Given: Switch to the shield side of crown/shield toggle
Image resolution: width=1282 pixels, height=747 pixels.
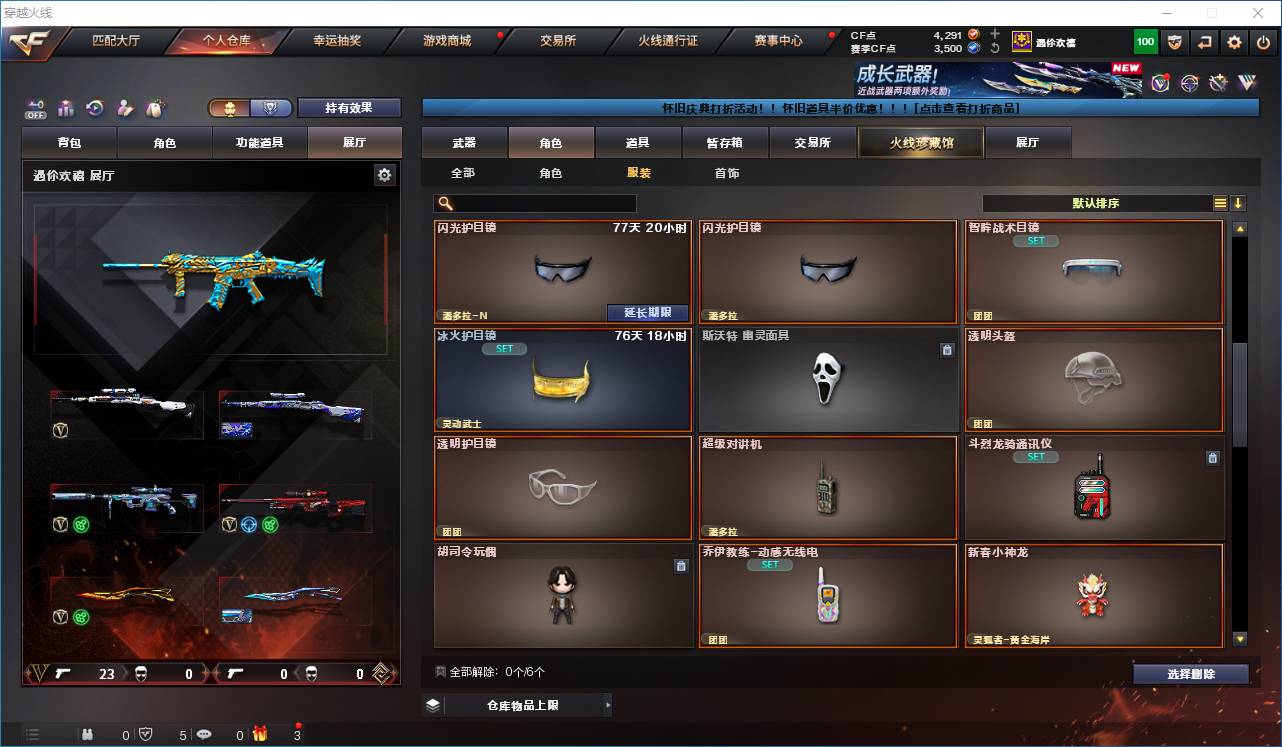Looking at the screenshot, I should click(271, 108).
